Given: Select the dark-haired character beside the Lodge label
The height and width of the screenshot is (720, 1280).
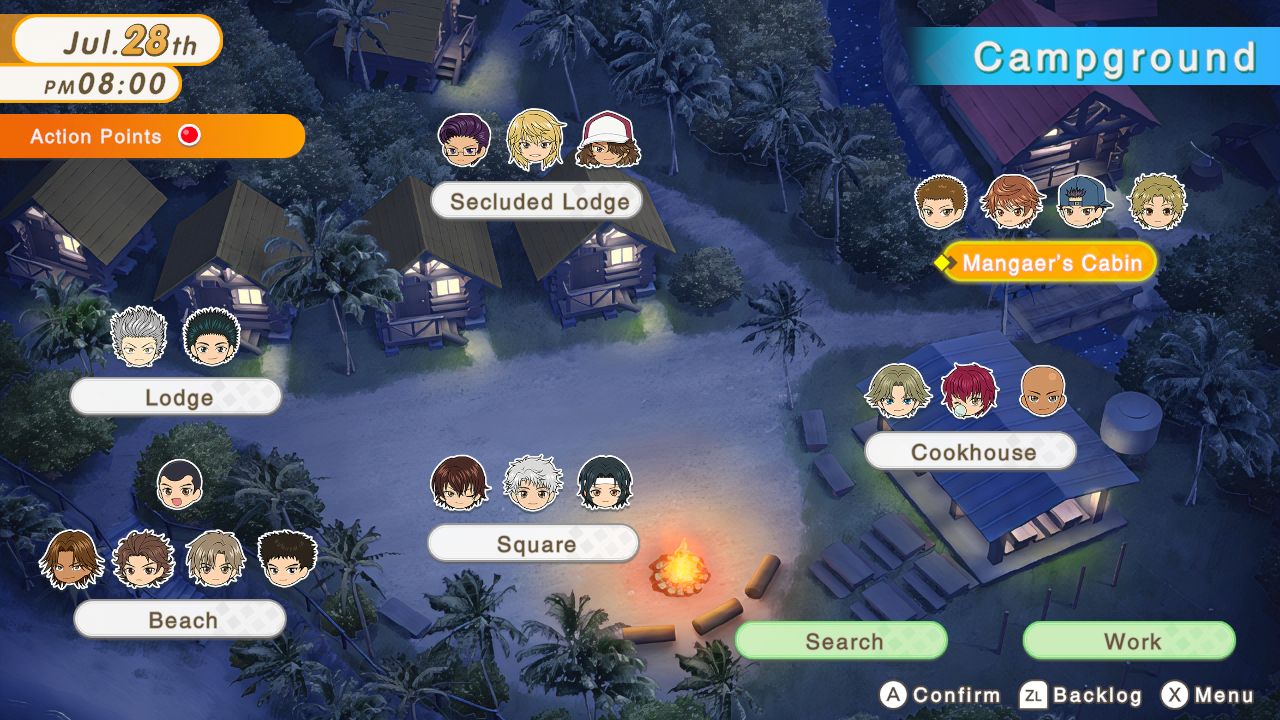Looking at the screenshot, I should (211, 339).
